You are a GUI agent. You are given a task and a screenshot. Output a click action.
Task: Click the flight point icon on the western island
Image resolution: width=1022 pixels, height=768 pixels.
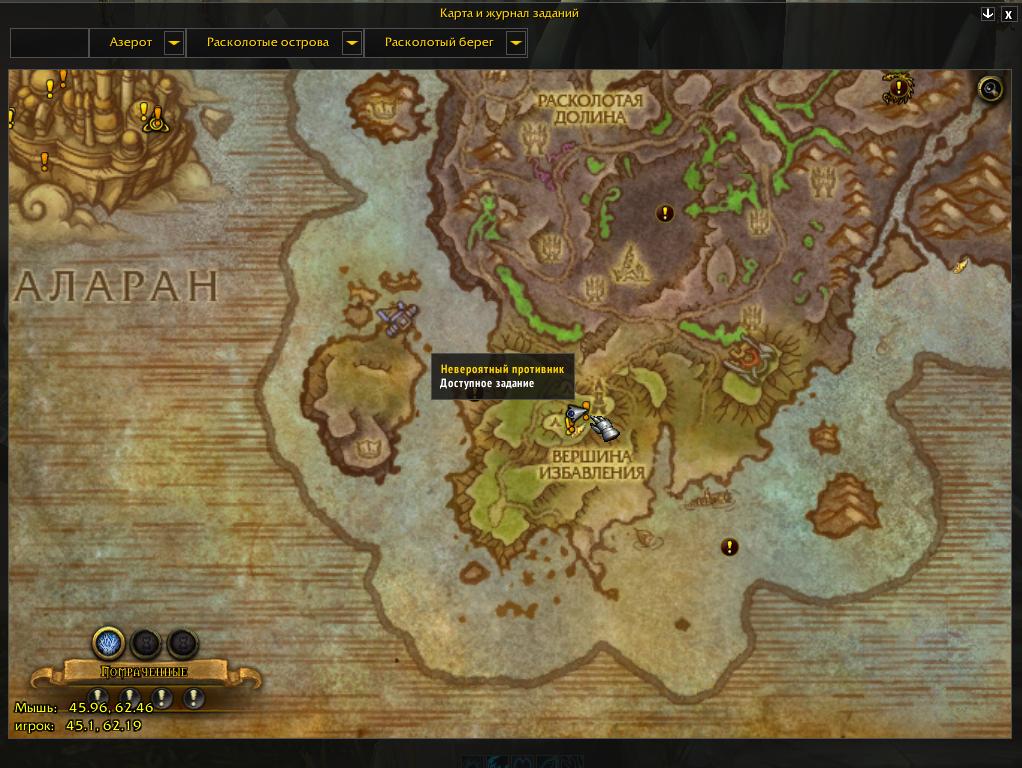coord(397,317)
